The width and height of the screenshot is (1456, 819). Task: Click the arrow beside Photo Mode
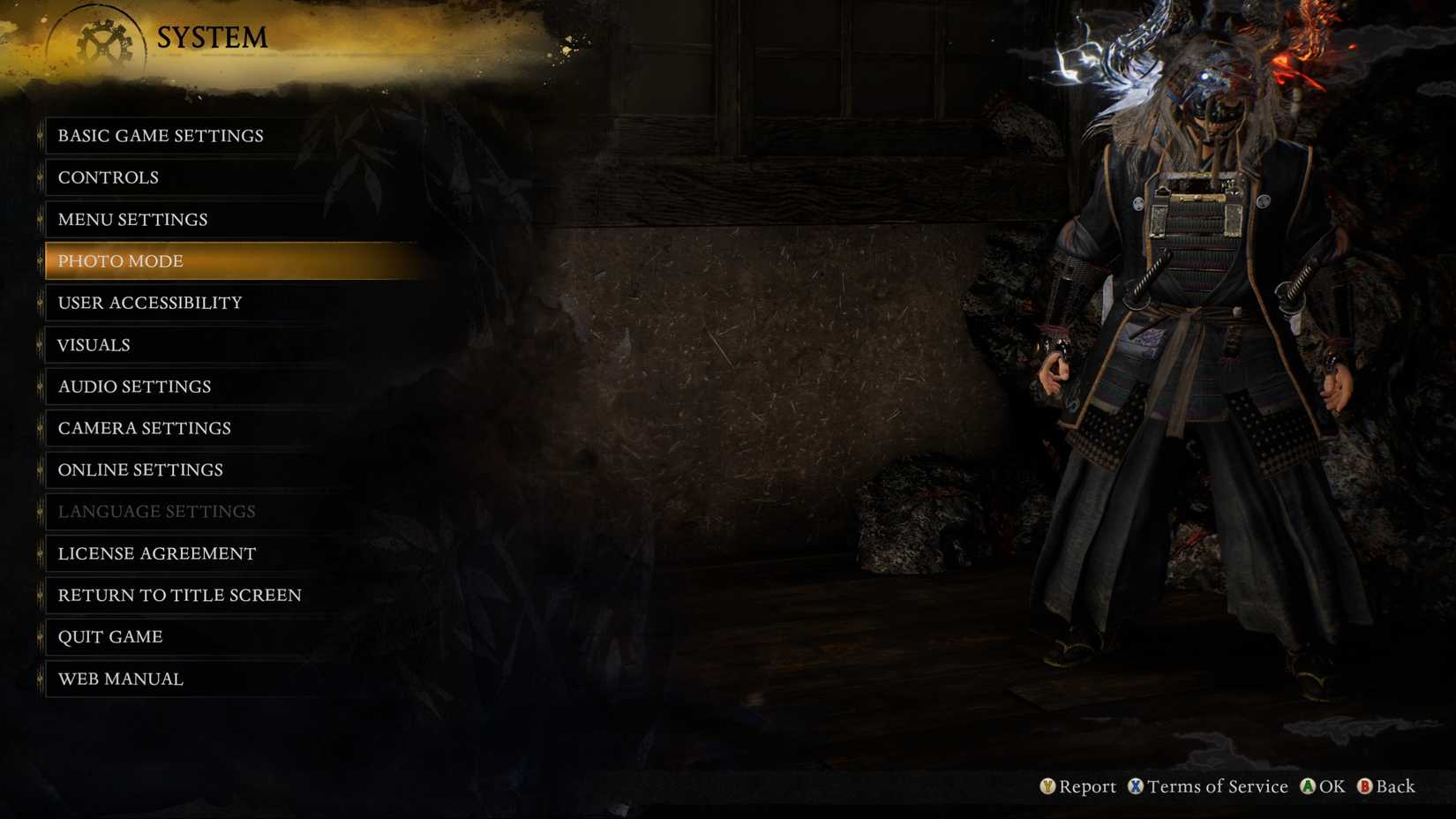tap(41, 261)
